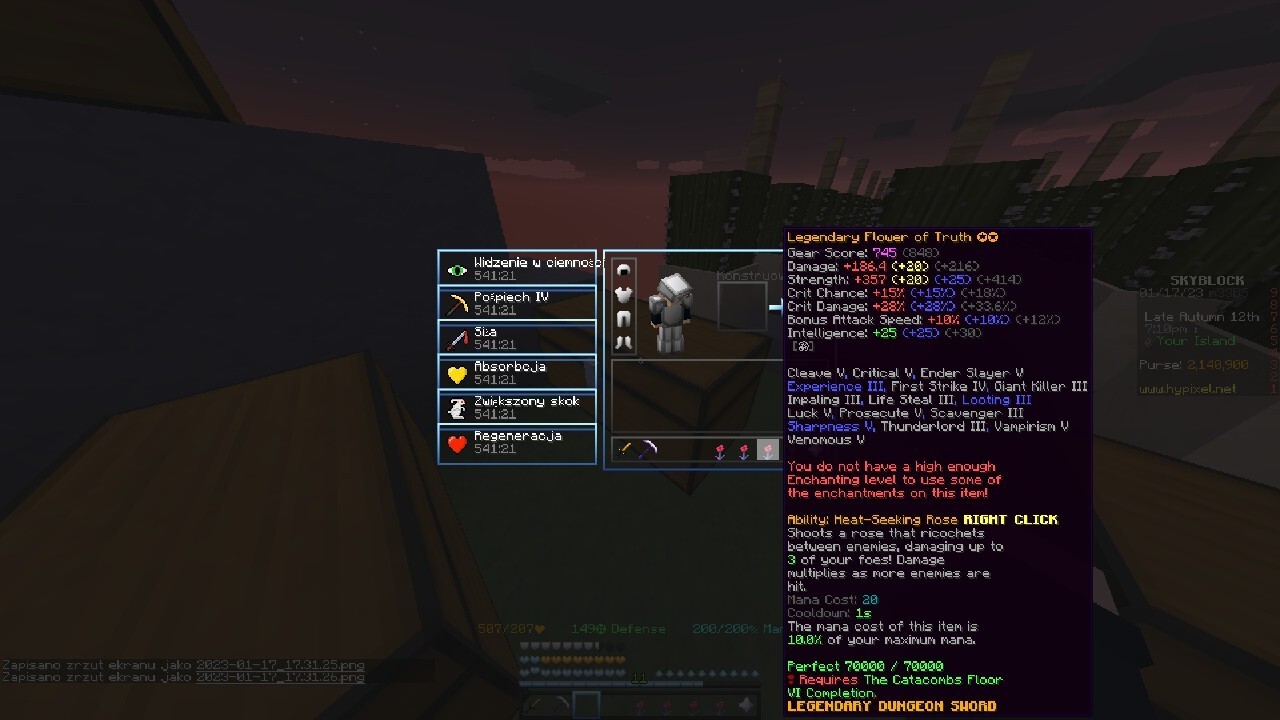Image resolution: width=1280 pixels, height=720 pixels.
Task: Click the Regeneracja red heart icon
Action: pos(455,442)
